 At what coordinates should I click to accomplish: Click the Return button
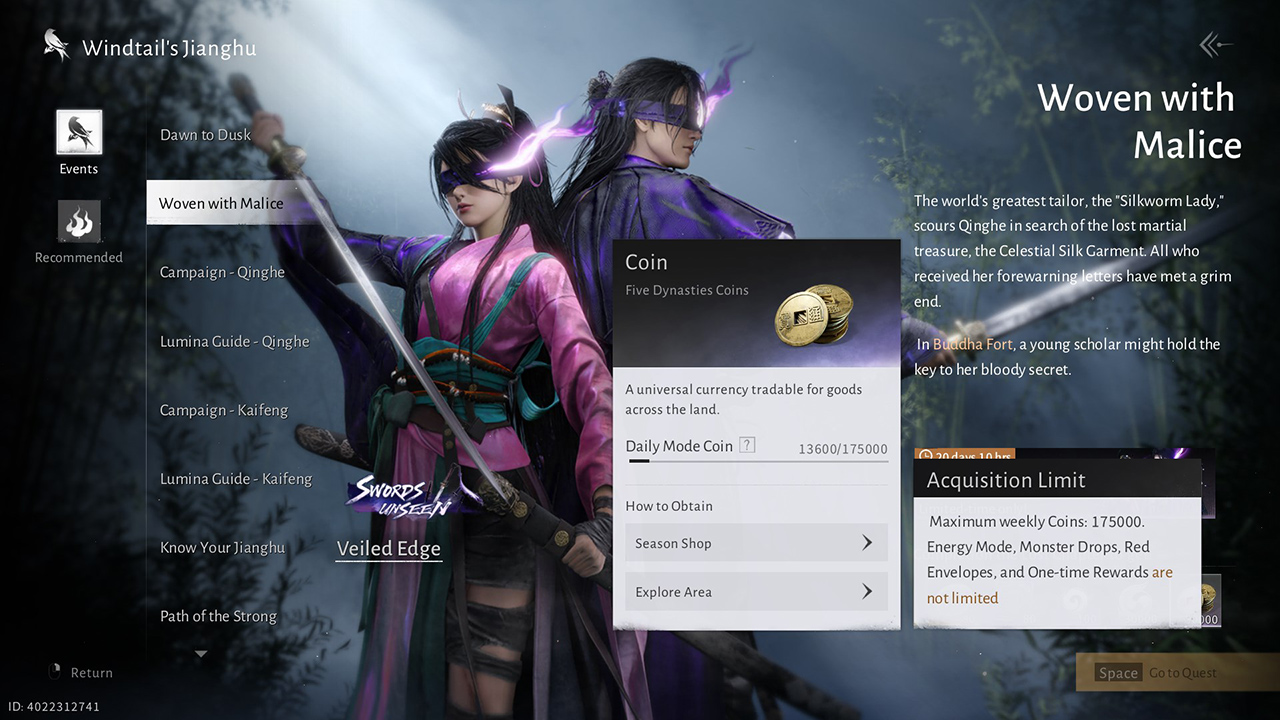point(82,673)
